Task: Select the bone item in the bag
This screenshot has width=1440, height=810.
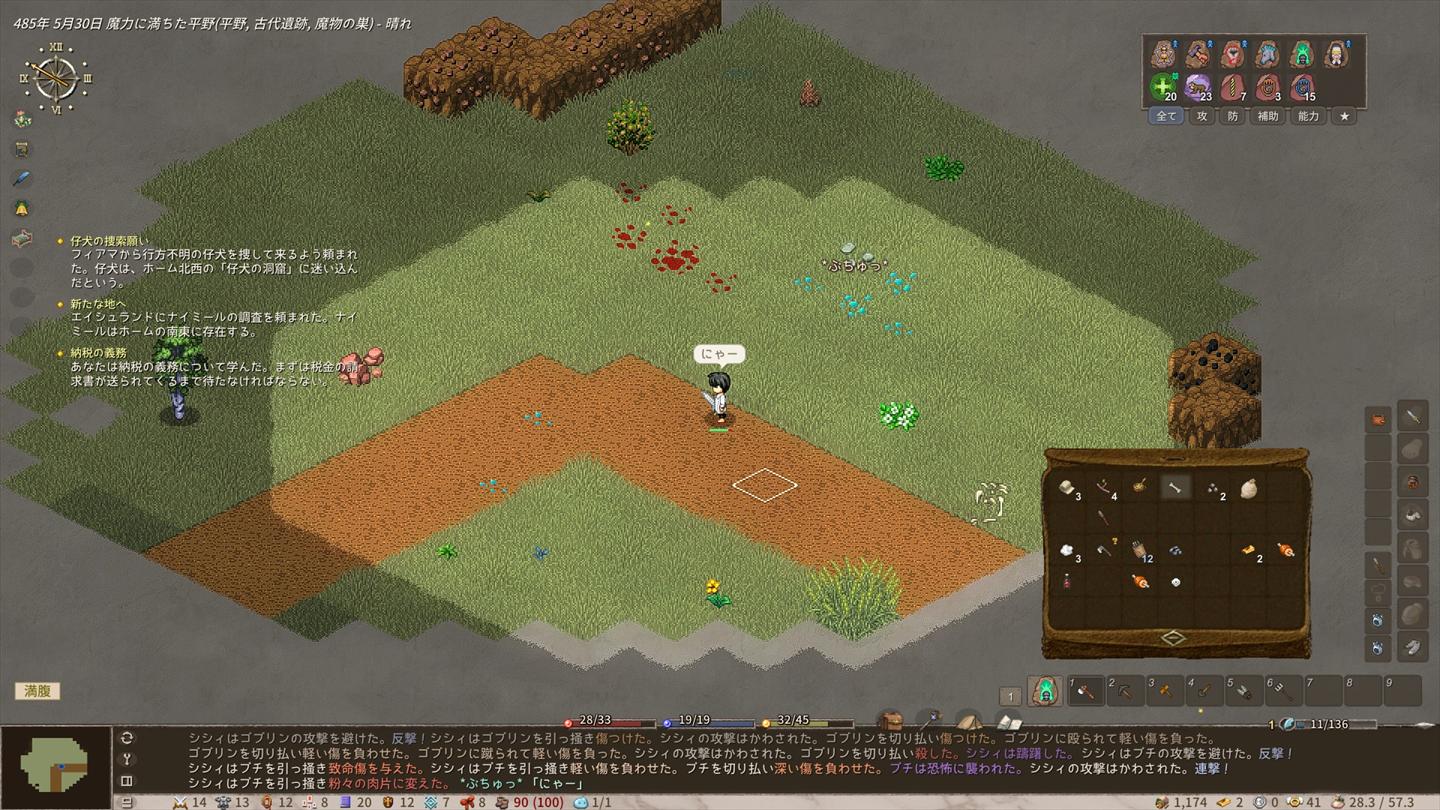Action: (x=1175, y=487)
